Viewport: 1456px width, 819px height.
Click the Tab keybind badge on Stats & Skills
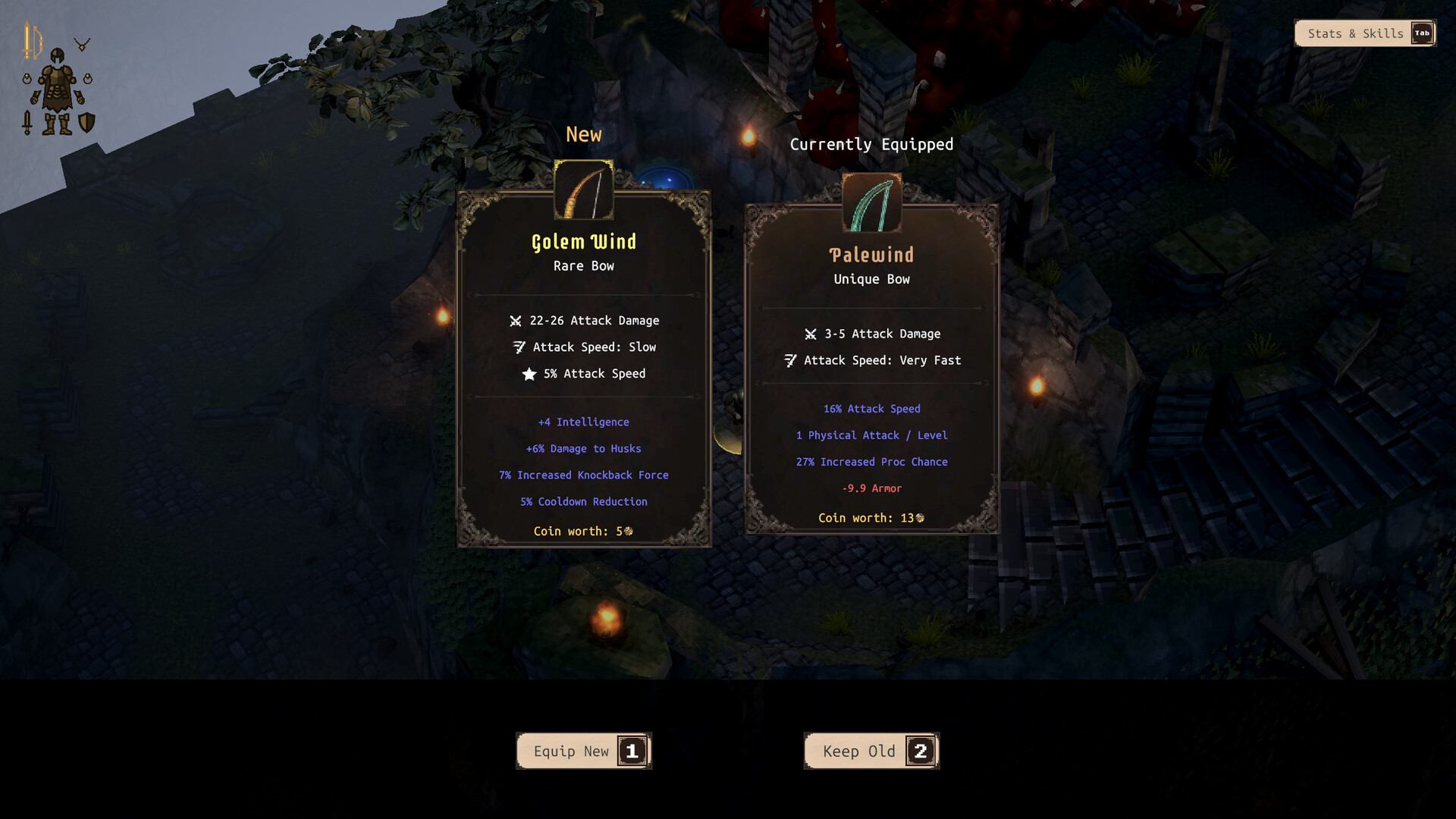tap(1424, 33)
